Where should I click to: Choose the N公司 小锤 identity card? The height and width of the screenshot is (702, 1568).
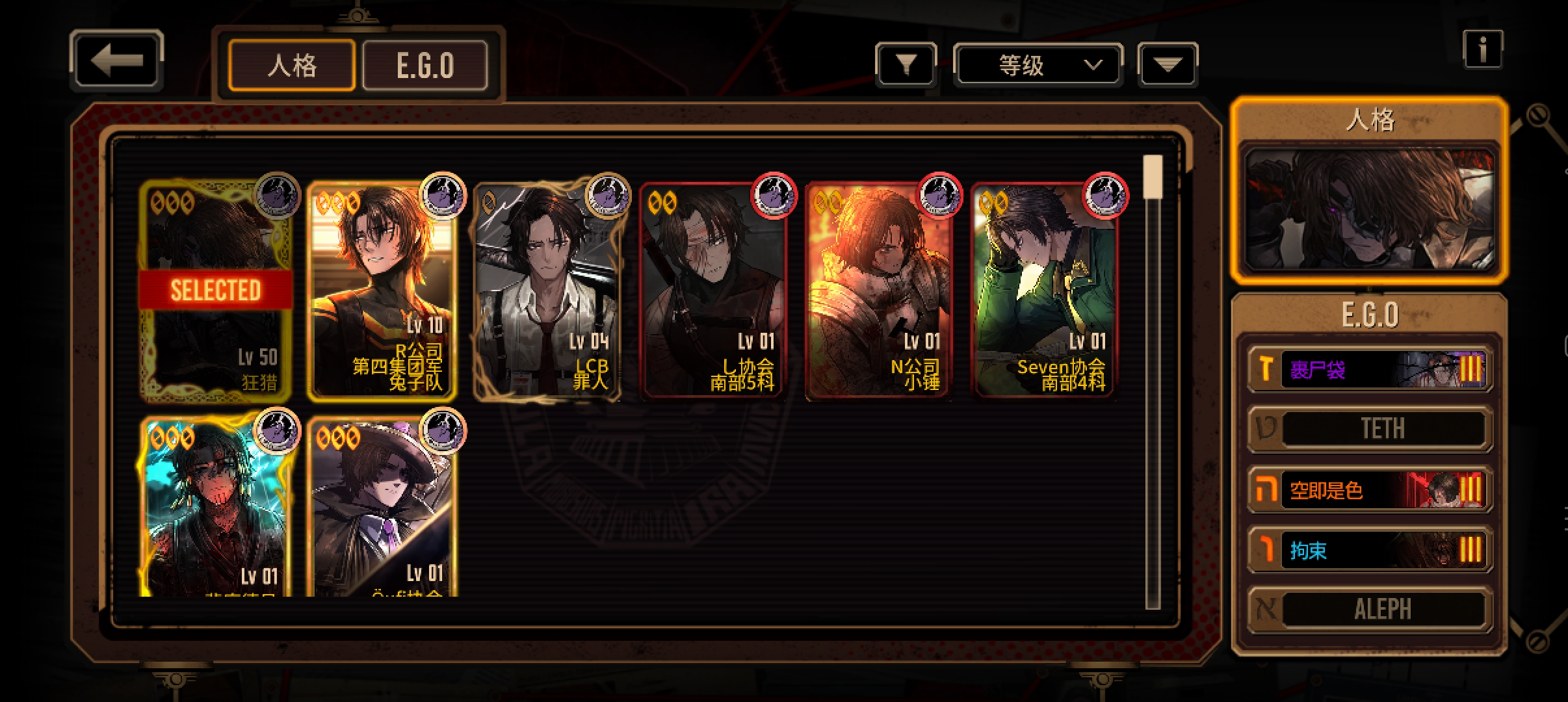coord(879,291)
